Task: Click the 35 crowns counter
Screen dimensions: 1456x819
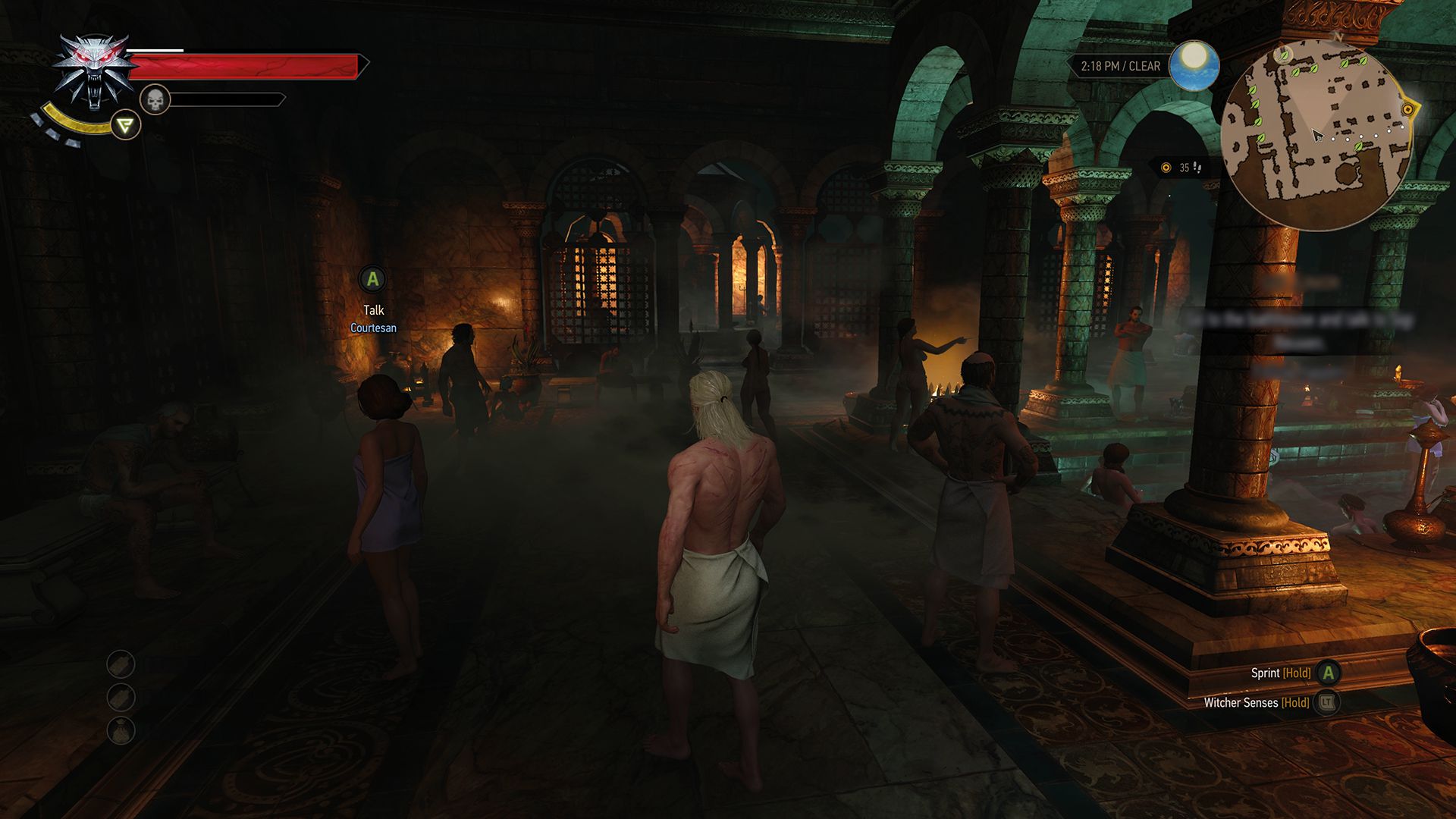Action: click(x=1184, y=168)
